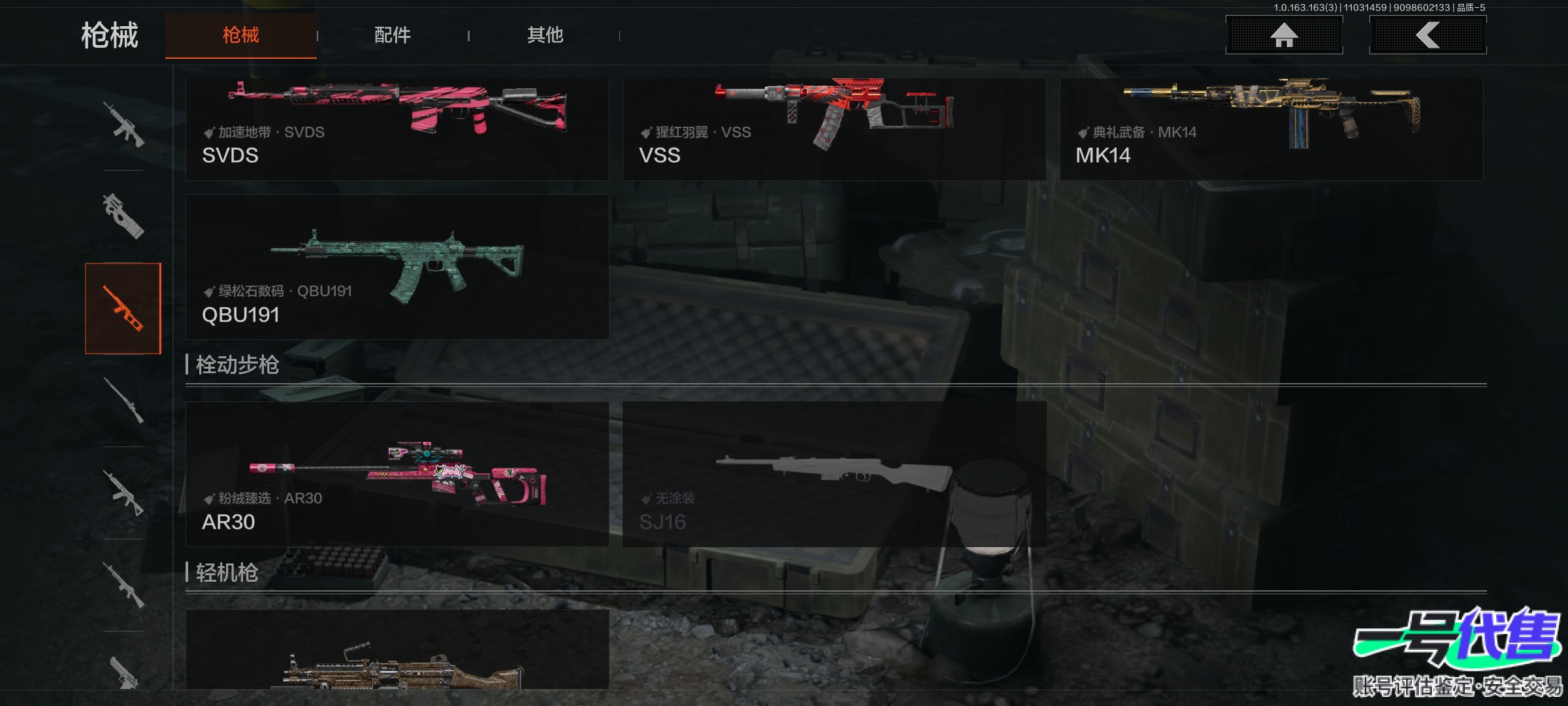Open the light machine gun card
This screenshot has height=706, width=1568.
click(397, 650)
